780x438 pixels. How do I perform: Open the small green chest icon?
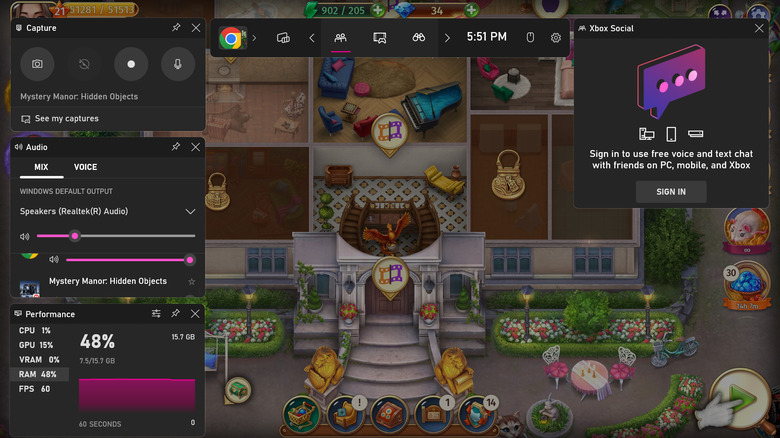[237, 389]
